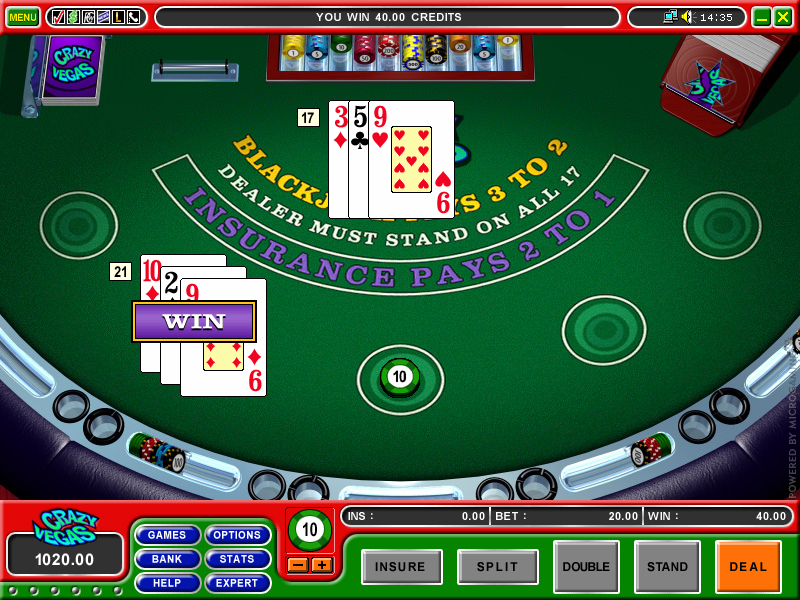
Task: Click the 10 chip on the betting circle
Action: click(400, 377)
